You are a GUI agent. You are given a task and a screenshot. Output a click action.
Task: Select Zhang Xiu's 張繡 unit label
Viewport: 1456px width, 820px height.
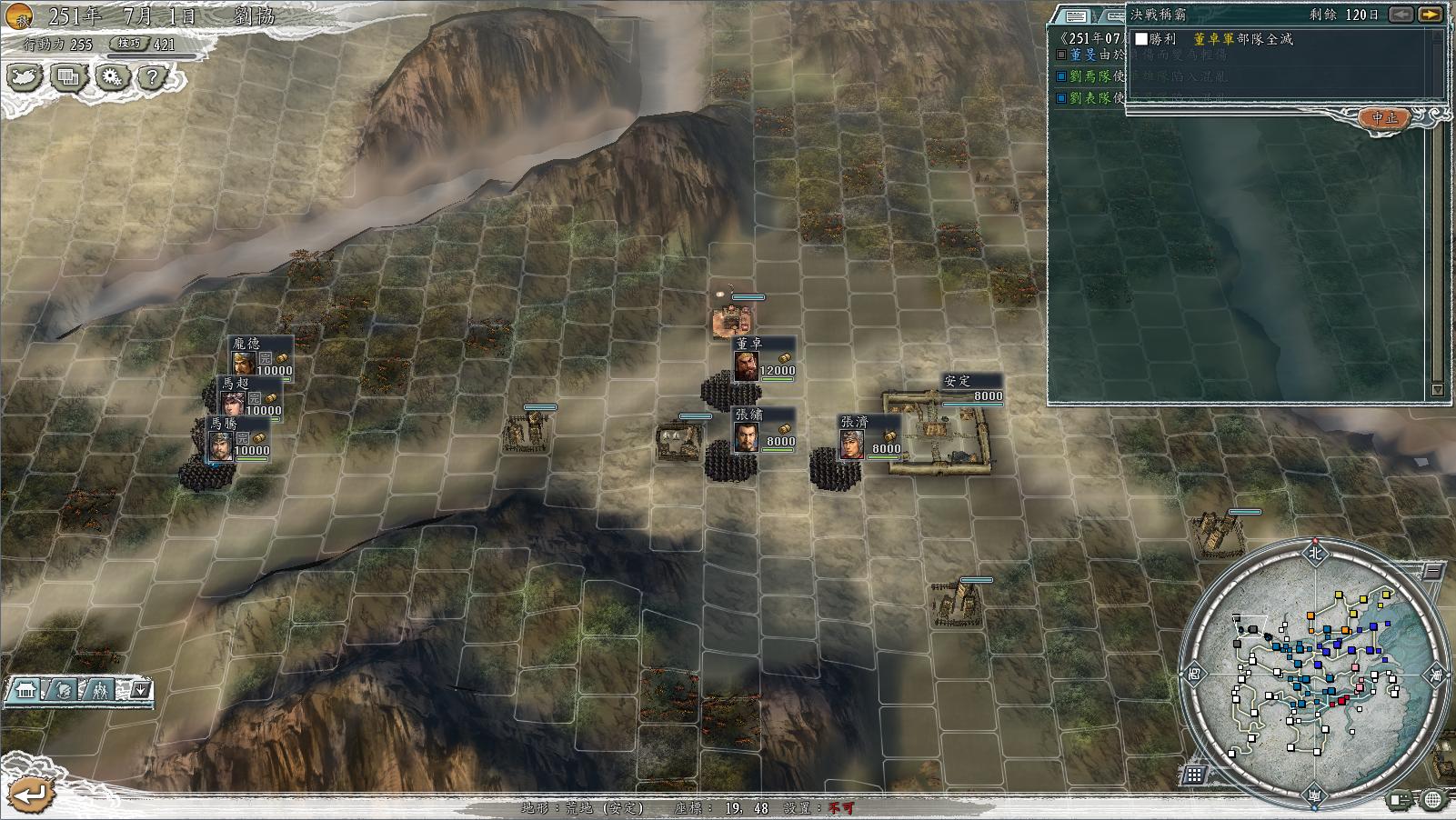point(749,415)
